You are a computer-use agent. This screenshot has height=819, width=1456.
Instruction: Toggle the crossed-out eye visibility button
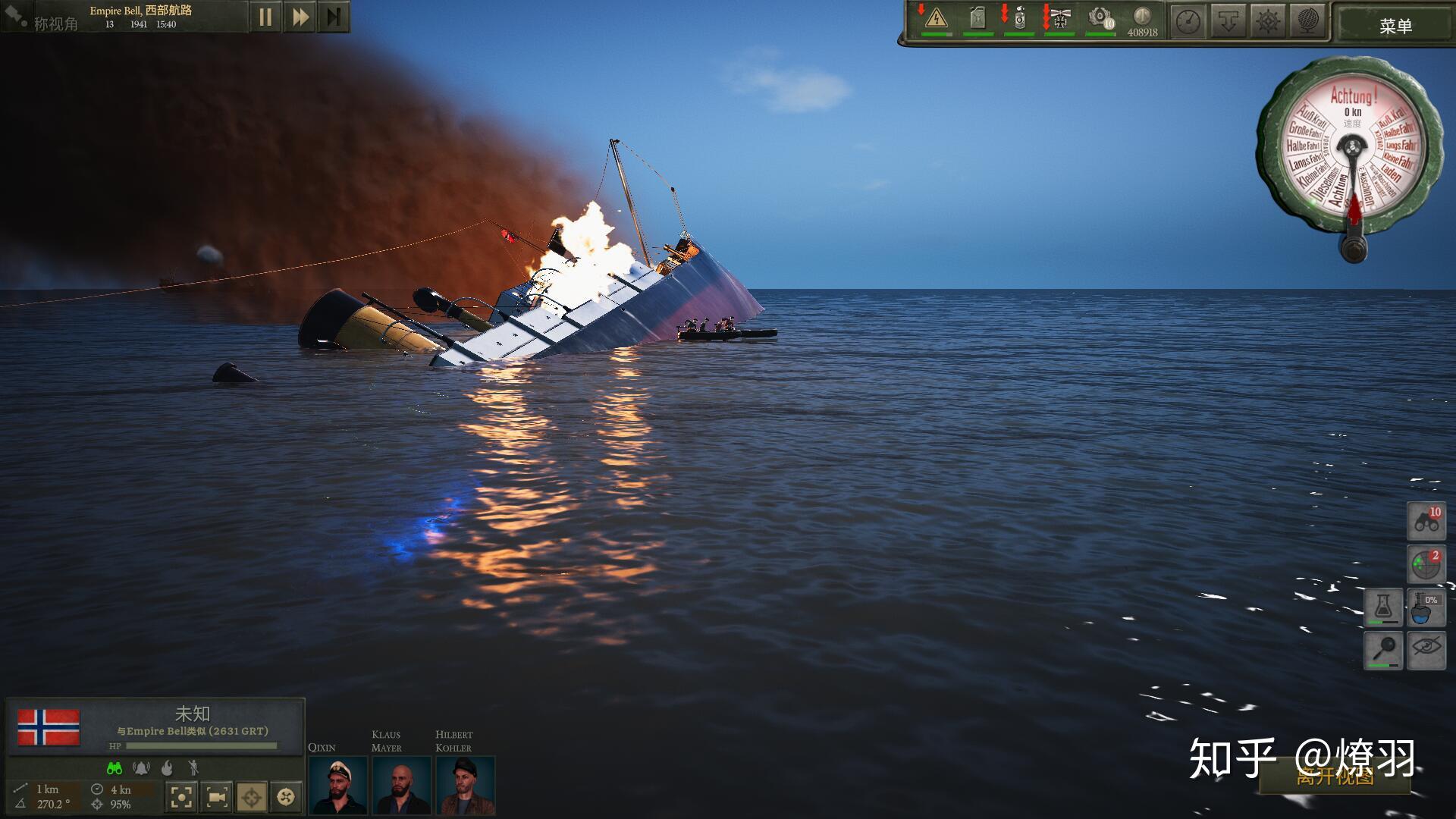click(x=1426, y=650)
